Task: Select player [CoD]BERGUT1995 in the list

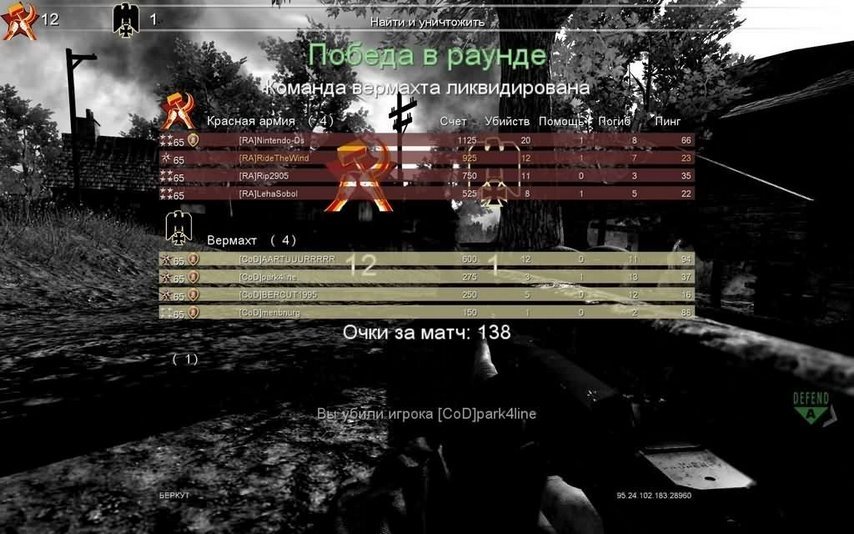Action: 426,295
